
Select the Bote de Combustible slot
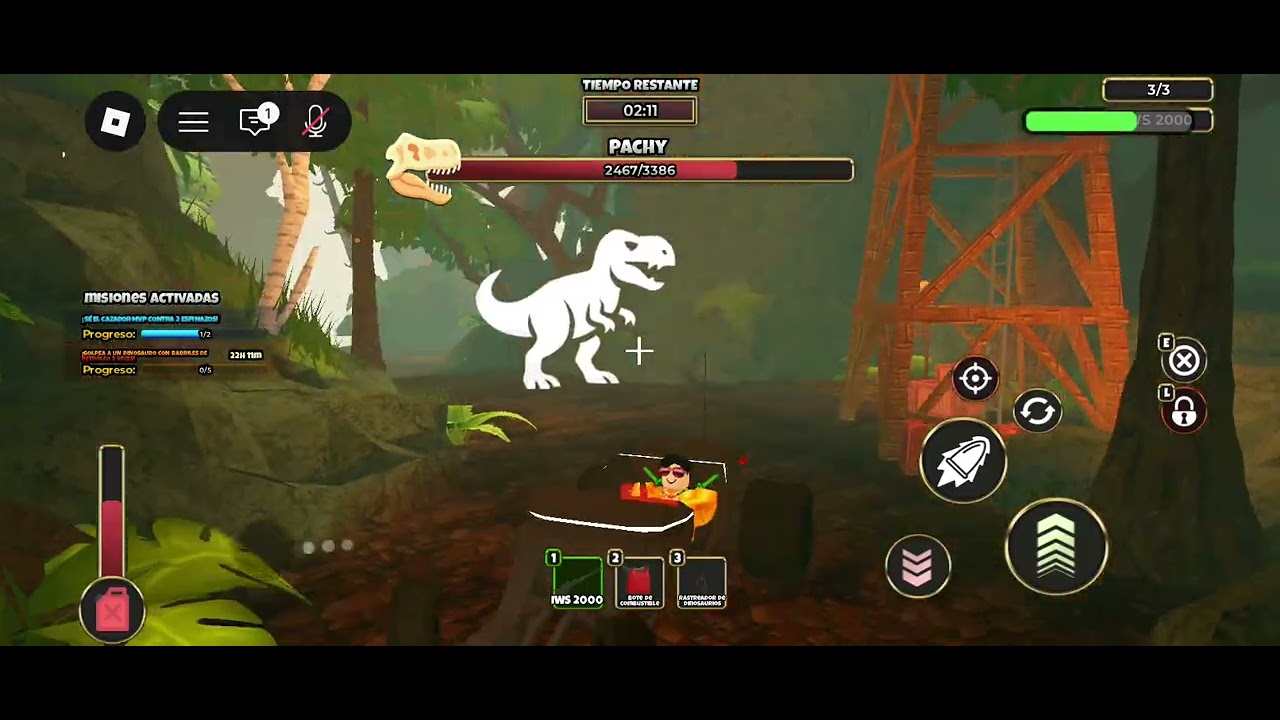(x=639, y=581)
